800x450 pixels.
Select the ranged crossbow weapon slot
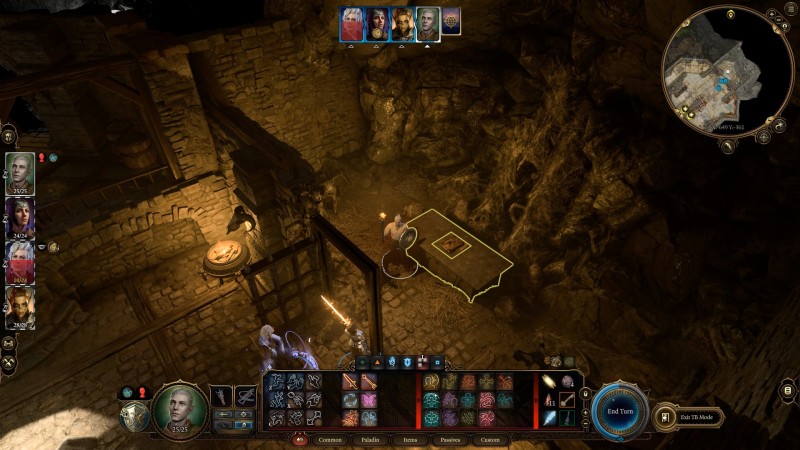(x=245, y=397)
